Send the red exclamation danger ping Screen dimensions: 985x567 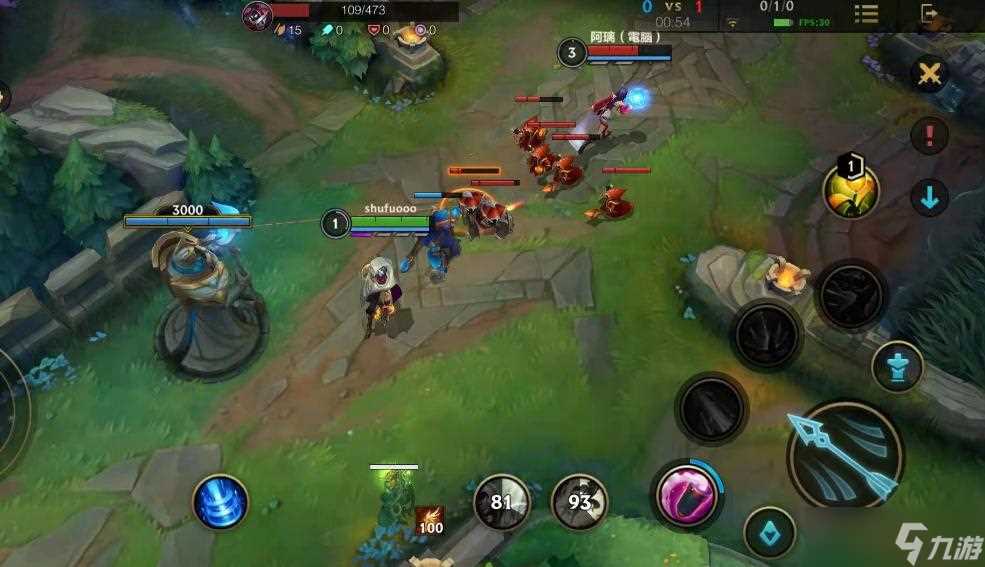930,135
